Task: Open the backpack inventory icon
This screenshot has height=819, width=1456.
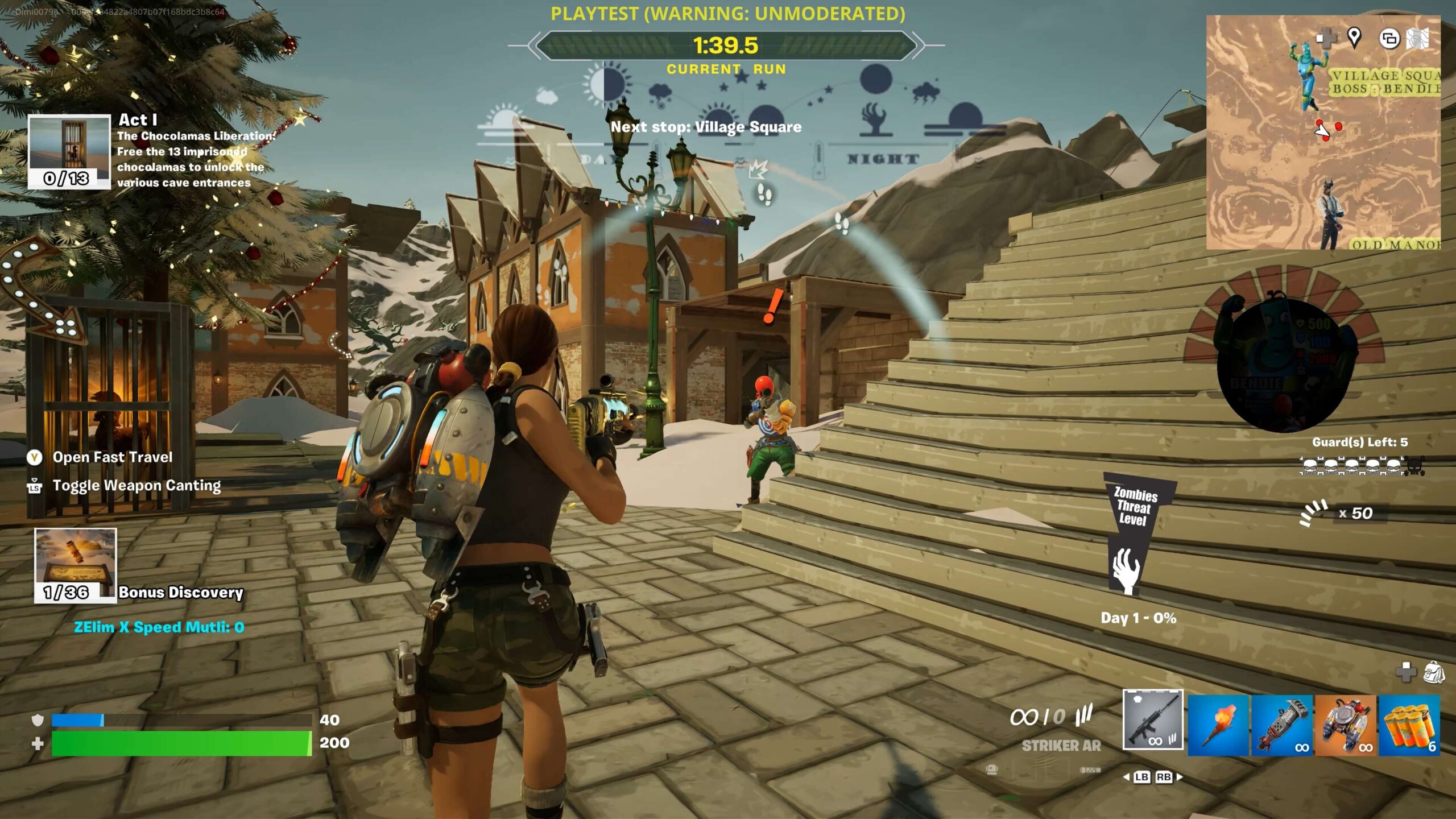Action: pyautogui.click(x=1434, y=673)
